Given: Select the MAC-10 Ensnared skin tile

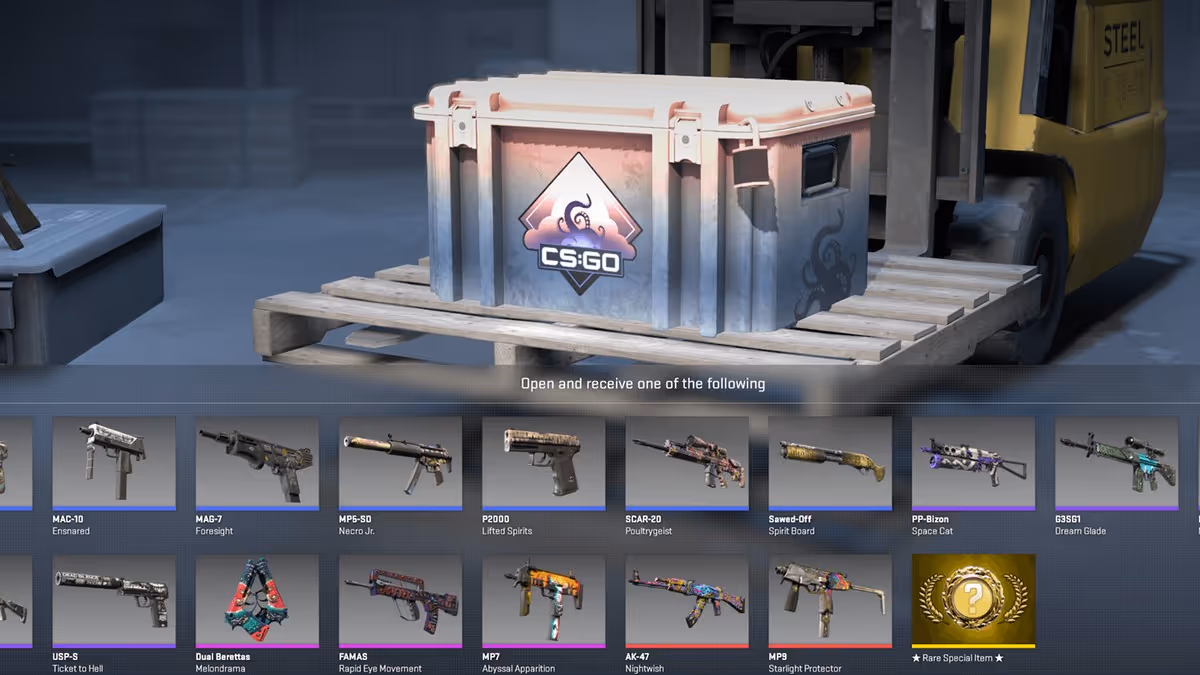Looking at the screenshot, I should tap(114, 462).
